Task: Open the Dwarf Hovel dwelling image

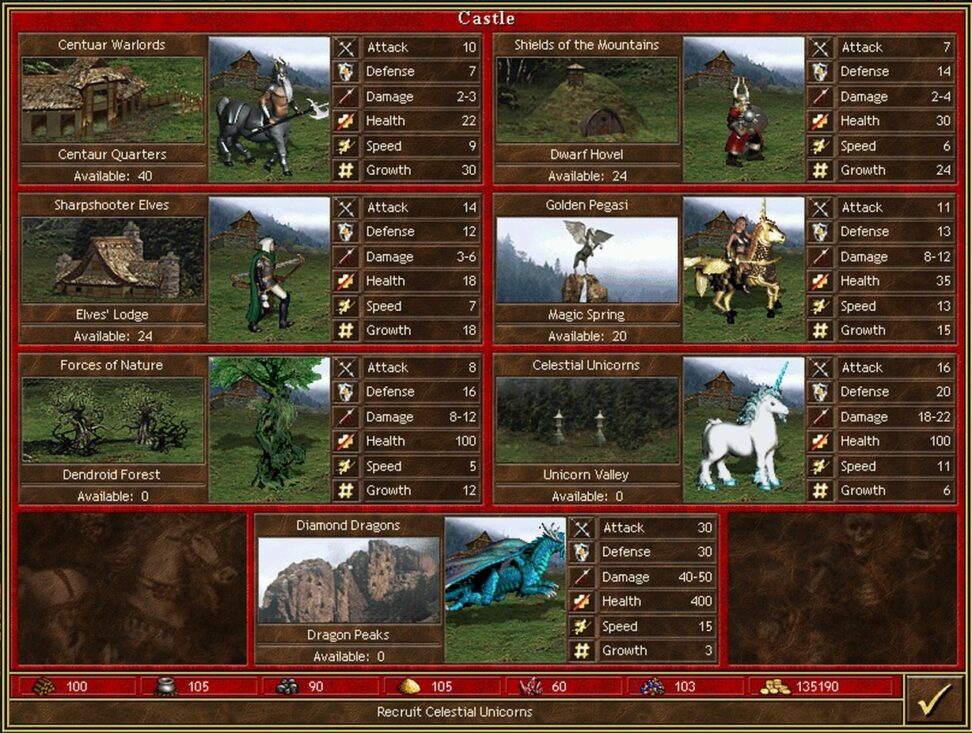Action: pos(587,99)
